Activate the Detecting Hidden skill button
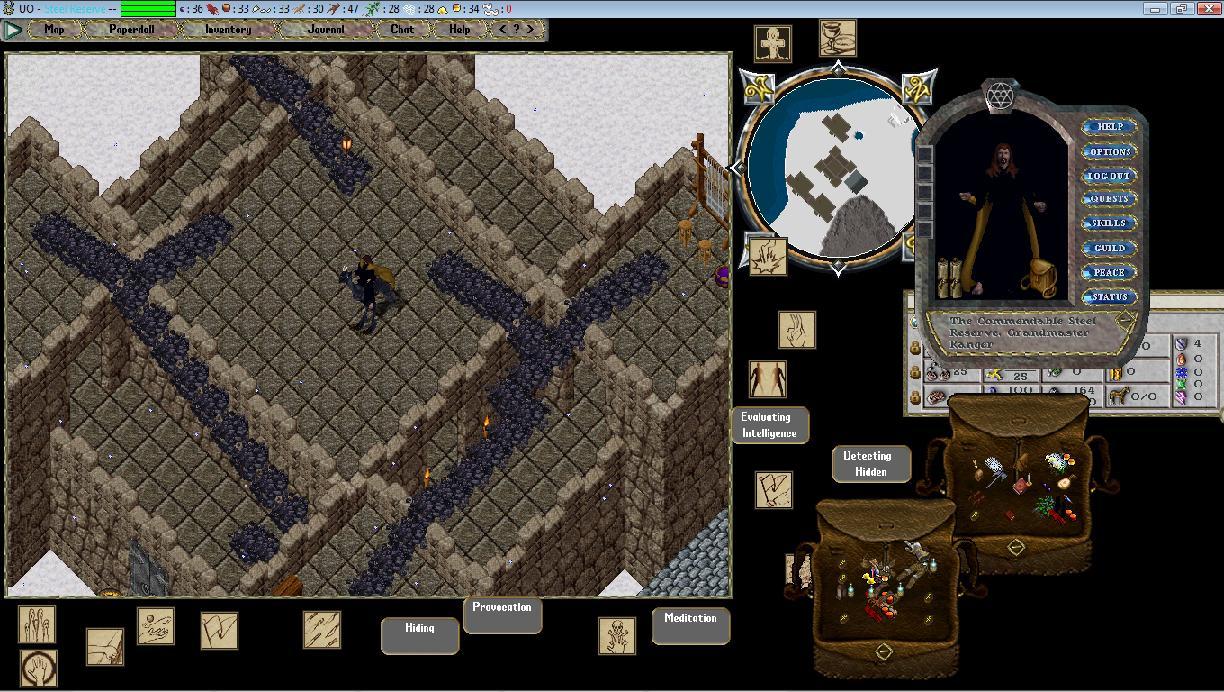Screen dimensions: 1224x692 click(871, 463)
